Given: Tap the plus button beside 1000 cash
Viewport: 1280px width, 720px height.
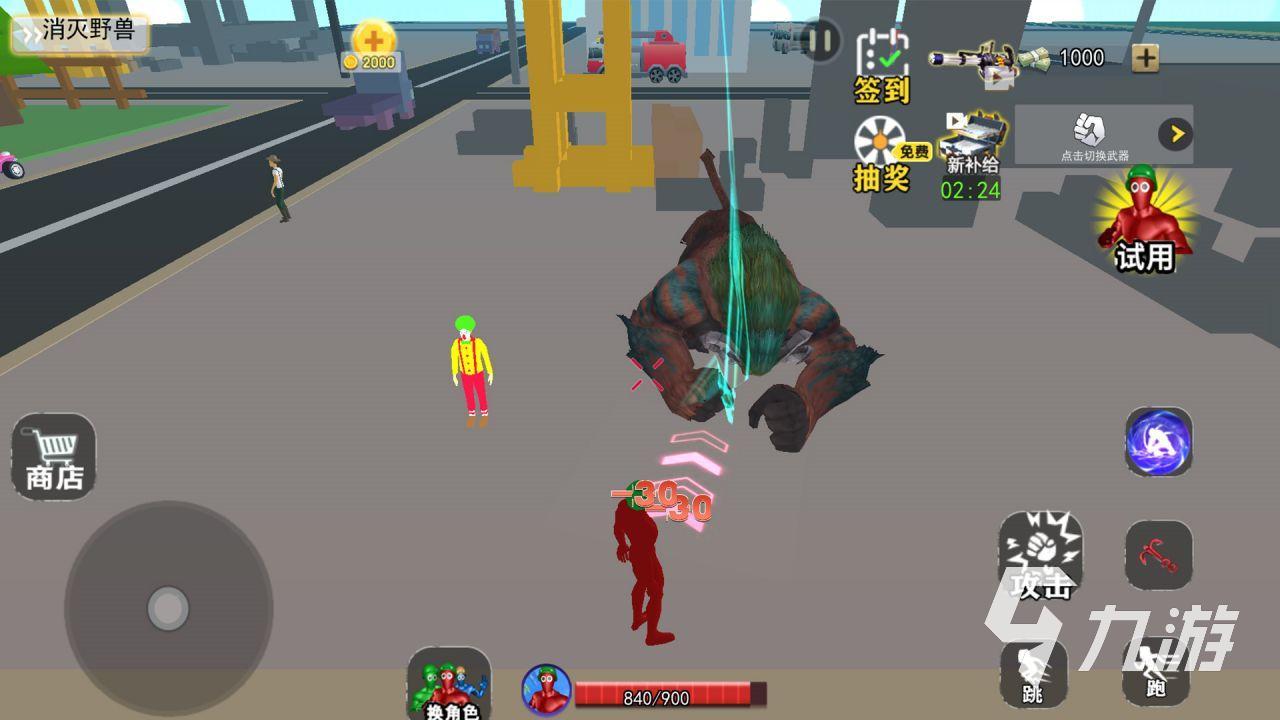Looking at the screenshot, I should coord(1145,58).
